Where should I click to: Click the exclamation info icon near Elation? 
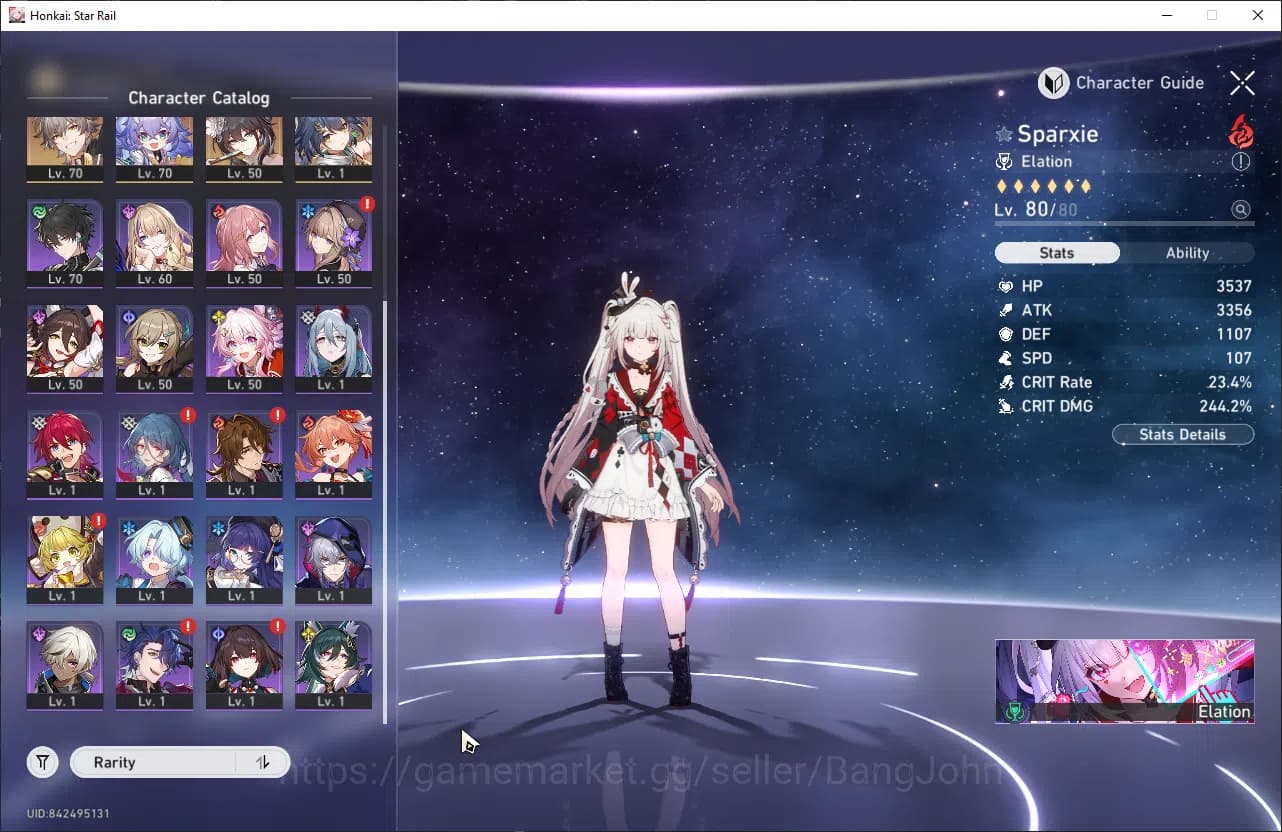tap(1240, 161)
